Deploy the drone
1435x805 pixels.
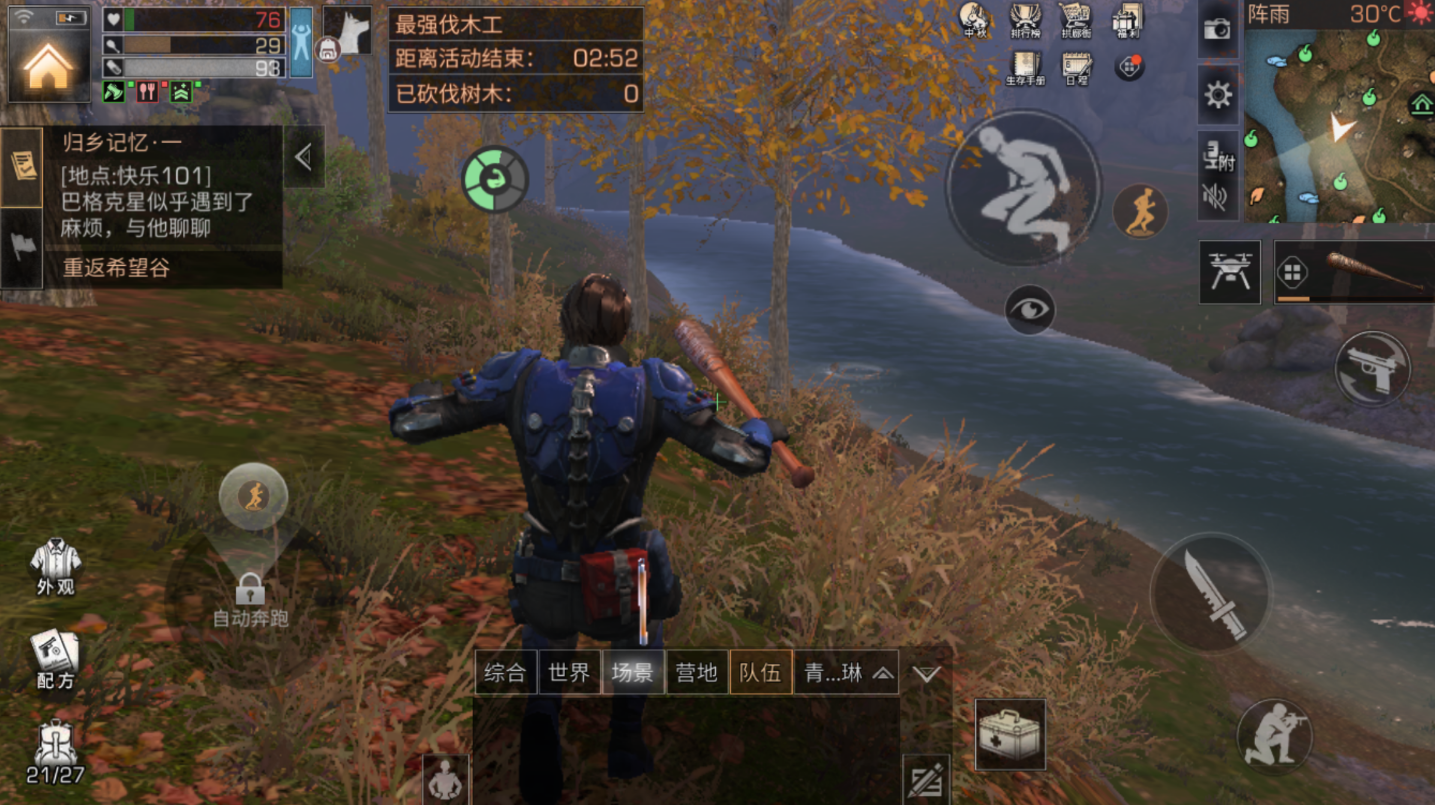pyautogui.click(x=1229, y=271)
